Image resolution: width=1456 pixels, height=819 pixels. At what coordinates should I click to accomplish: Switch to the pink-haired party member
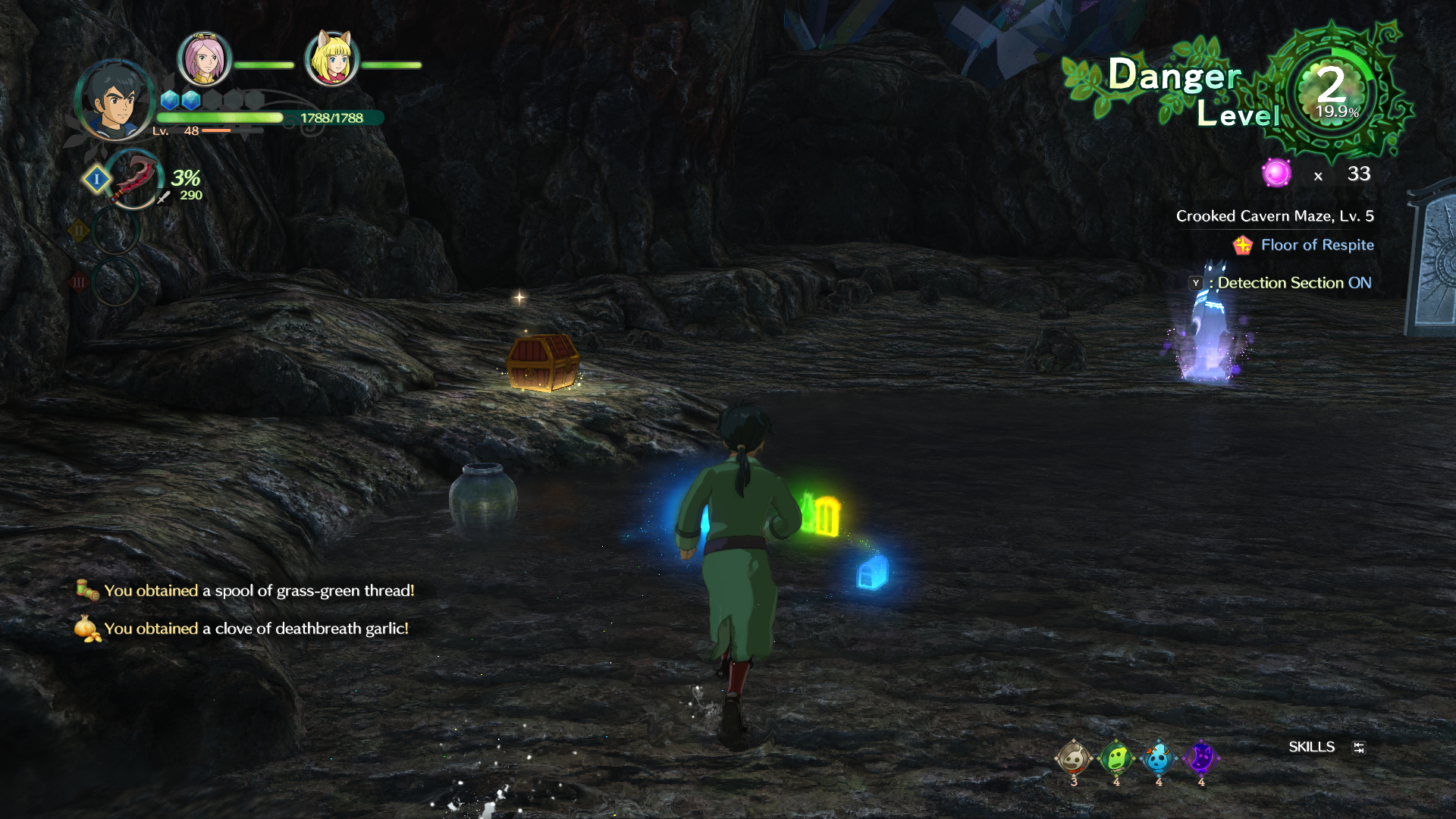(203, 58)
